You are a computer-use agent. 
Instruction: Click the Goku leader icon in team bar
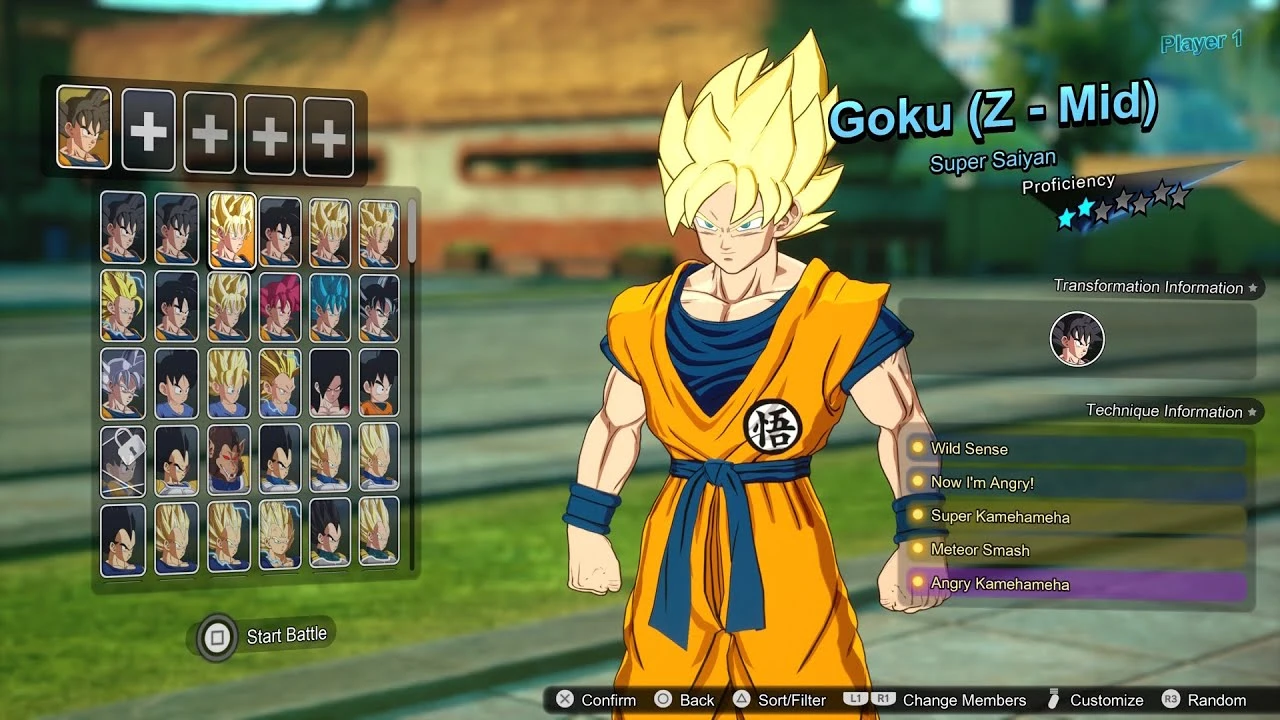click(85, 131)
